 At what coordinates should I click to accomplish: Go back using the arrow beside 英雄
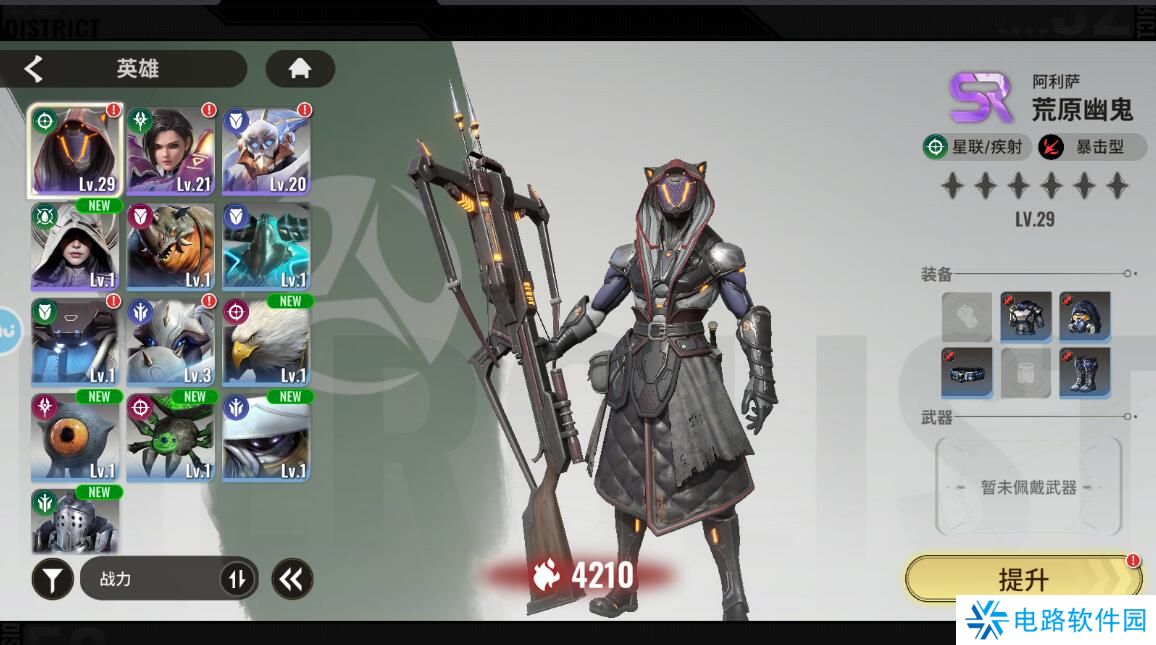(34, 69)
